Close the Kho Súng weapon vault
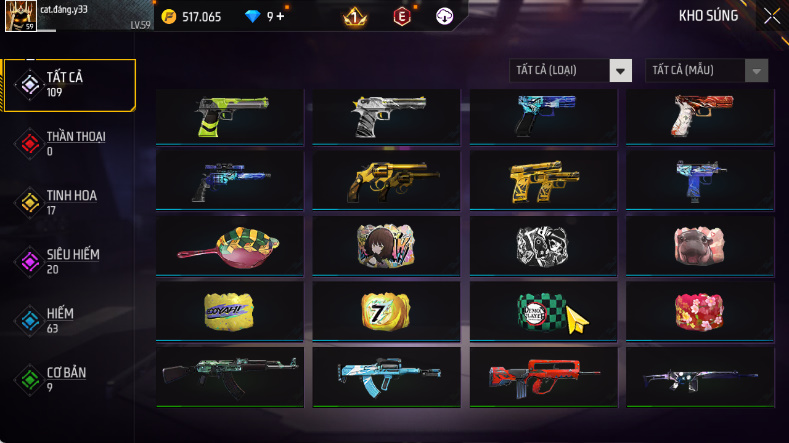The height and width of the screenshot is (443, 789). (771, 16)
